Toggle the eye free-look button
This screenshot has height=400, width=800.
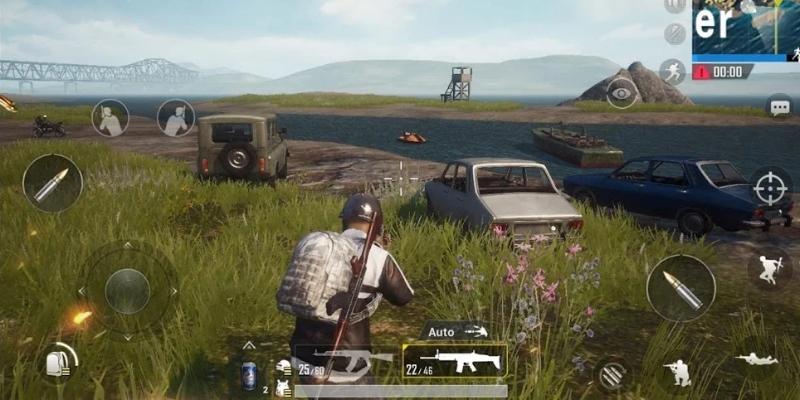(x=622, y=93)
